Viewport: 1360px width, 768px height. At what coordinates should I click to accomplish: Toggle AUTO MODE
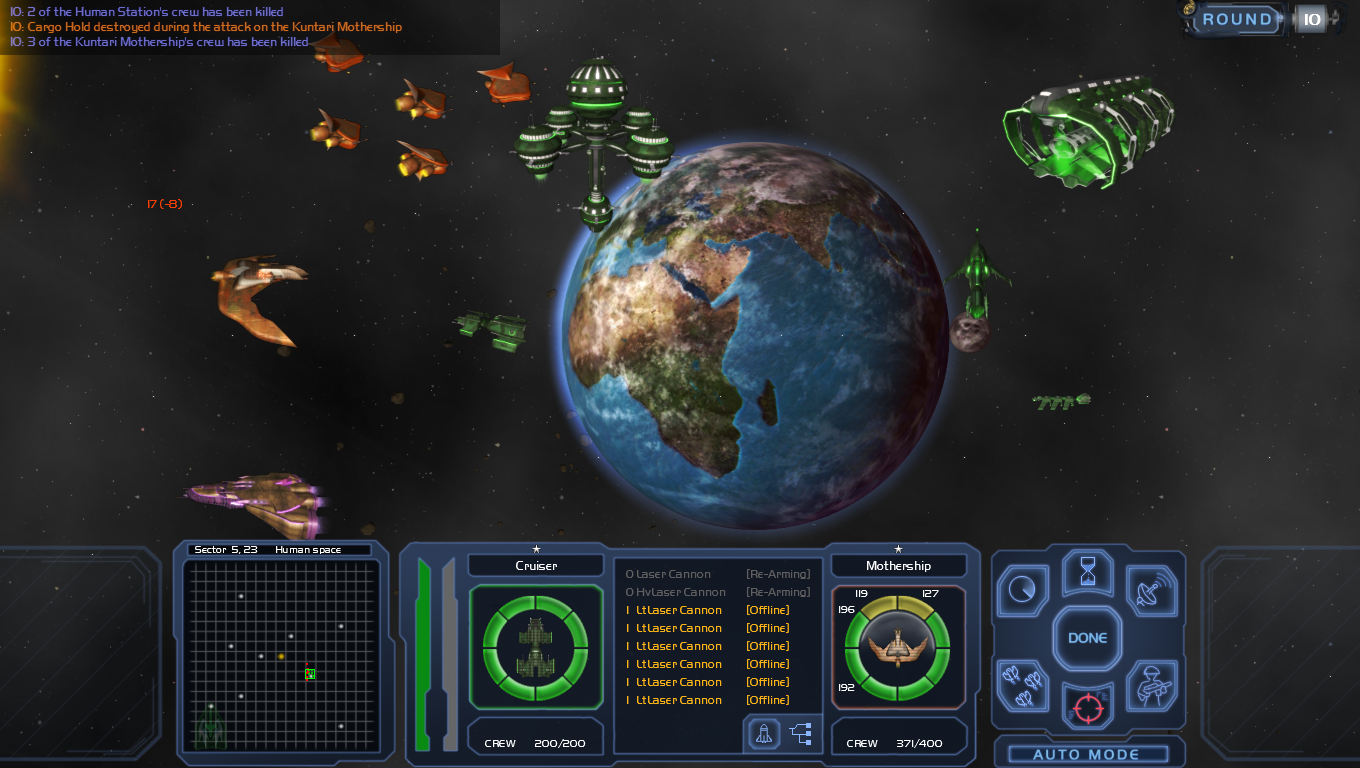[1086, 754]
